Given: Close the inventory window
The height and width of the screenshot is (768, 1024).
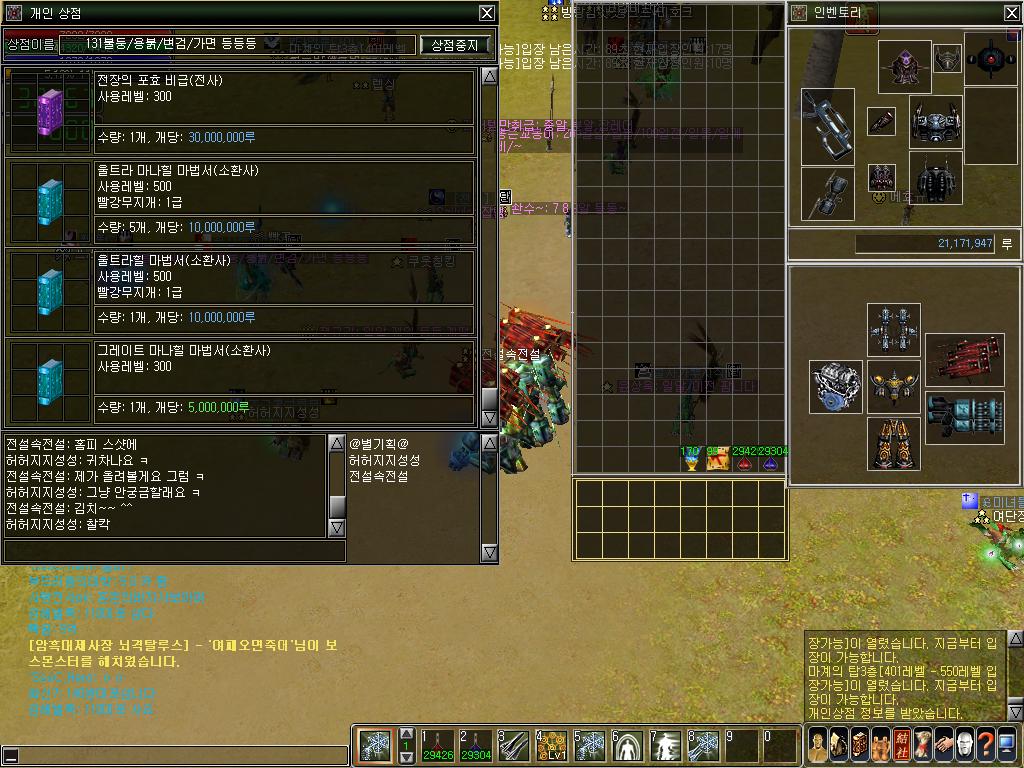Looking at the screenshot, I should tap(1011, 13).
